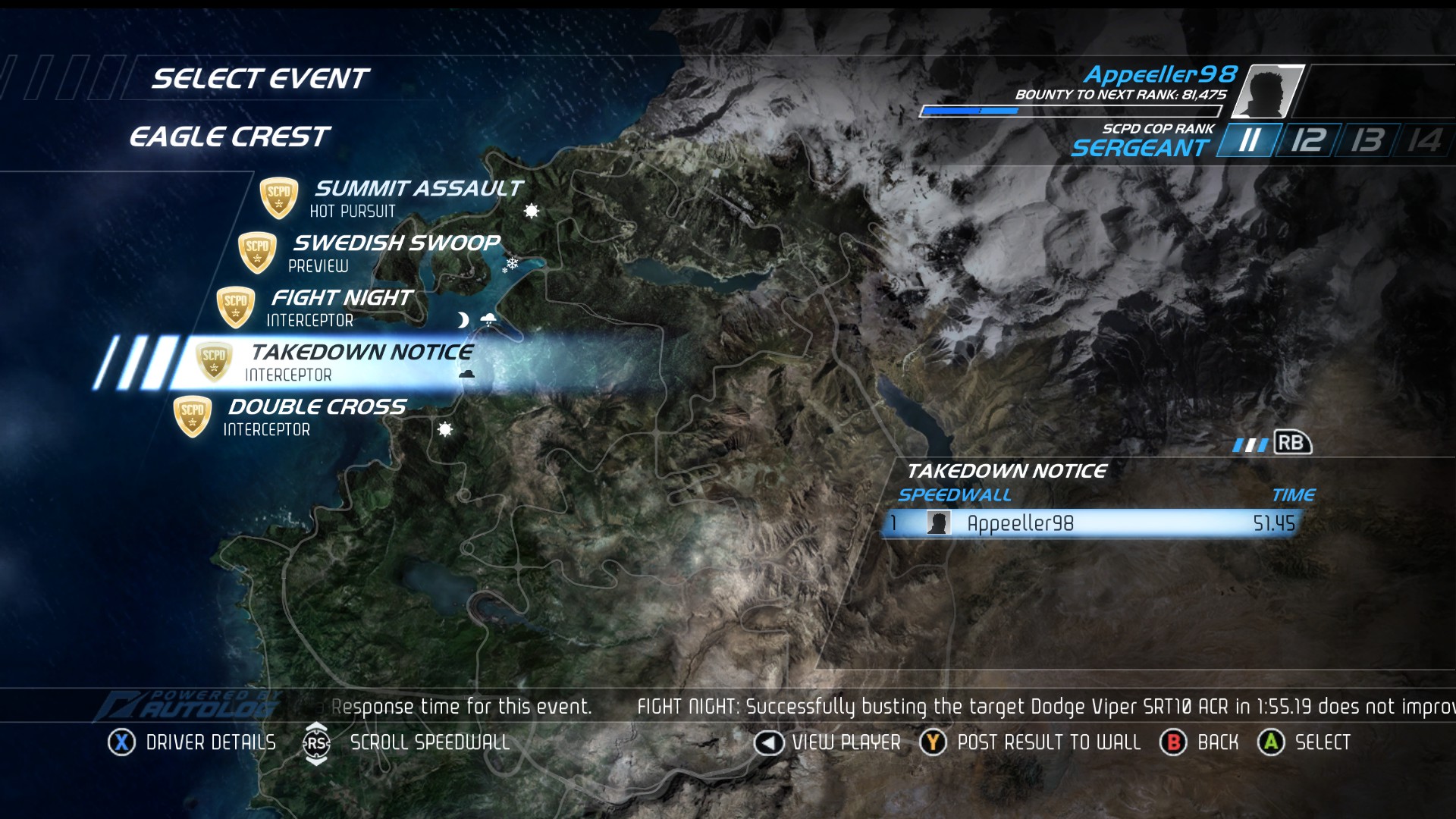The image size is (1456, 819).
Task: Select the highlighted Takedown Notice event
Action: pos(361,362)
